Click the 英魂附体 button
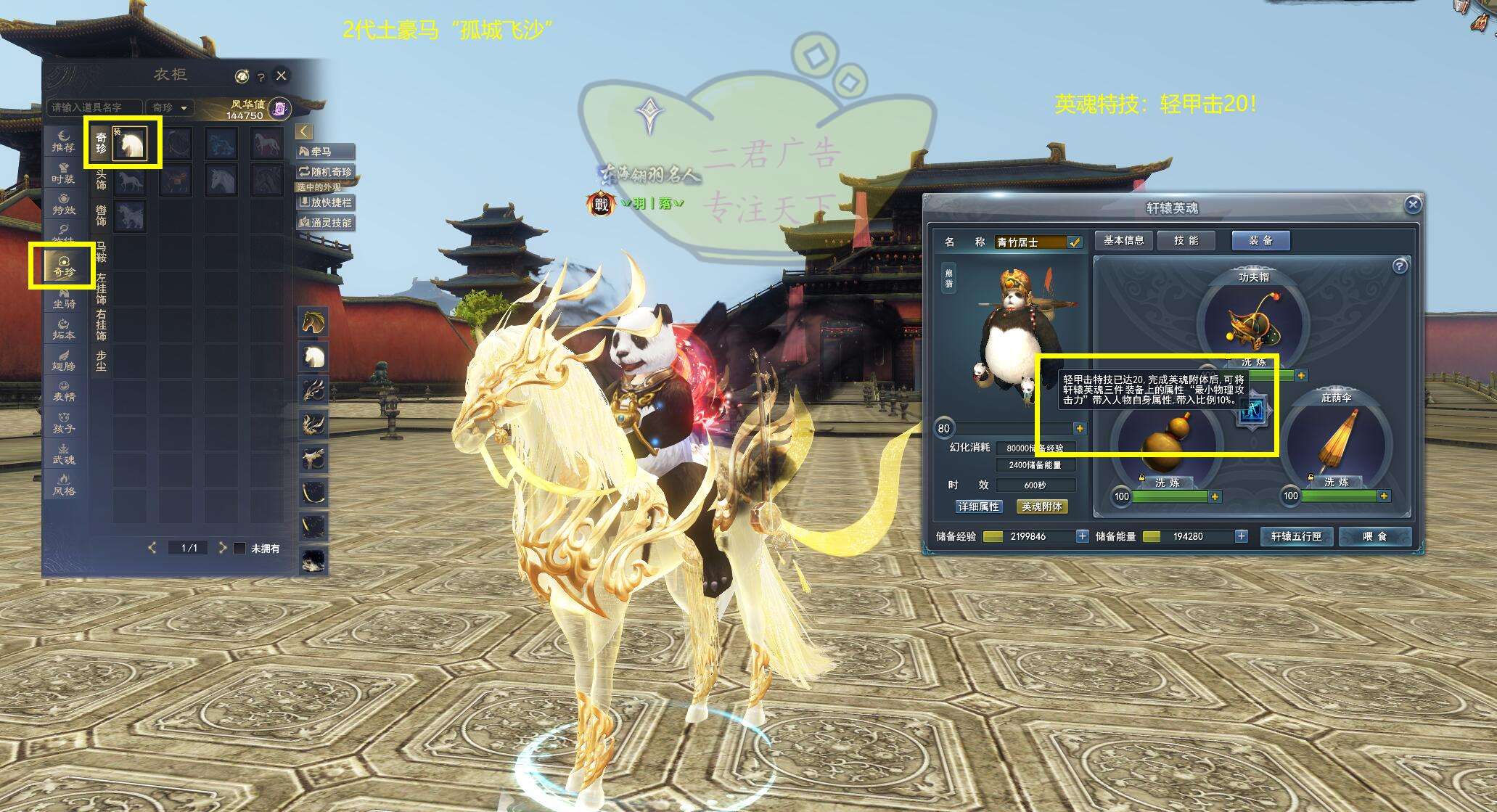The height and width of the screenshot is (812, 1497). 1041,507
